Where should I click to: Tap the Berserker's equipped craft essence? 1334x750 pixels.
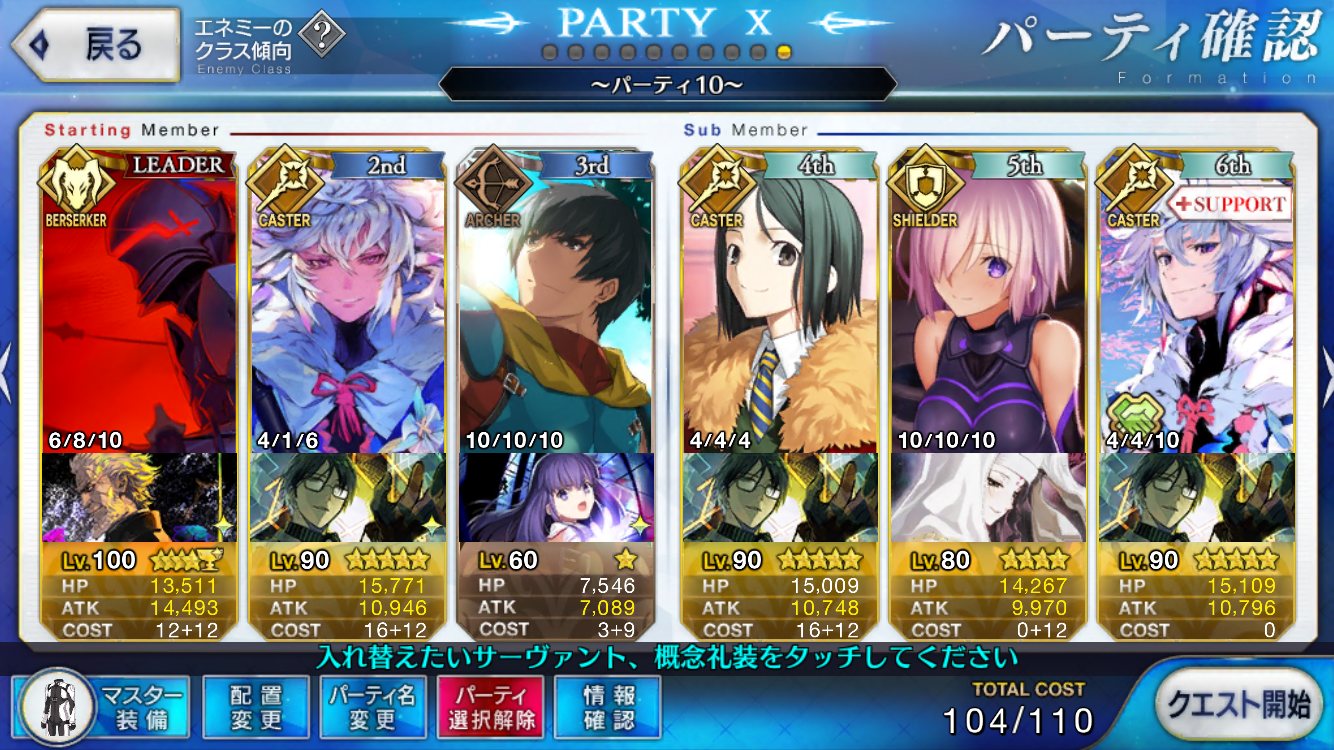[139, 497]
